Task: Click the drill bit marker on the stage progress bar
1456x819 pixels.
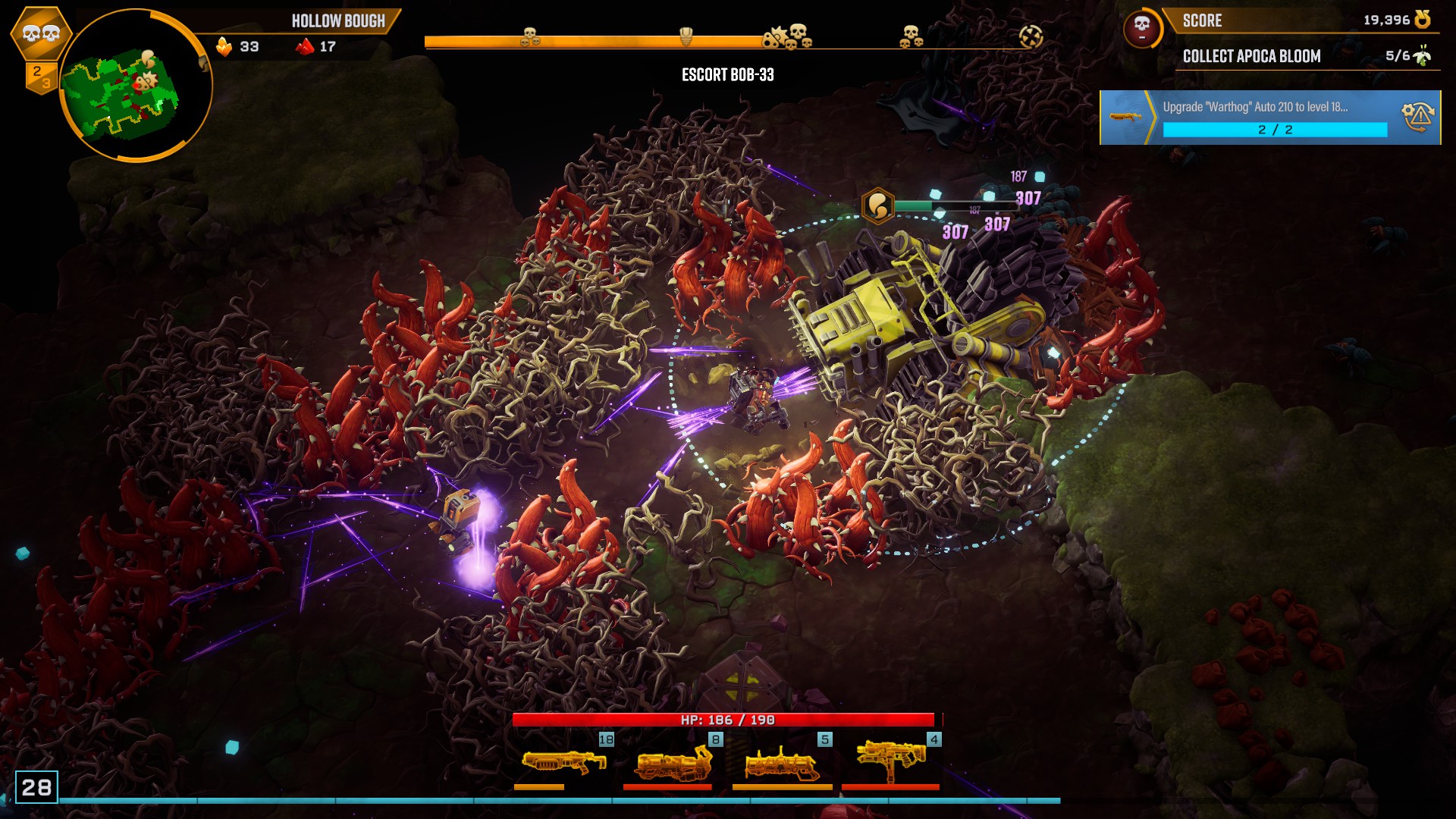Action: (685, 36)
